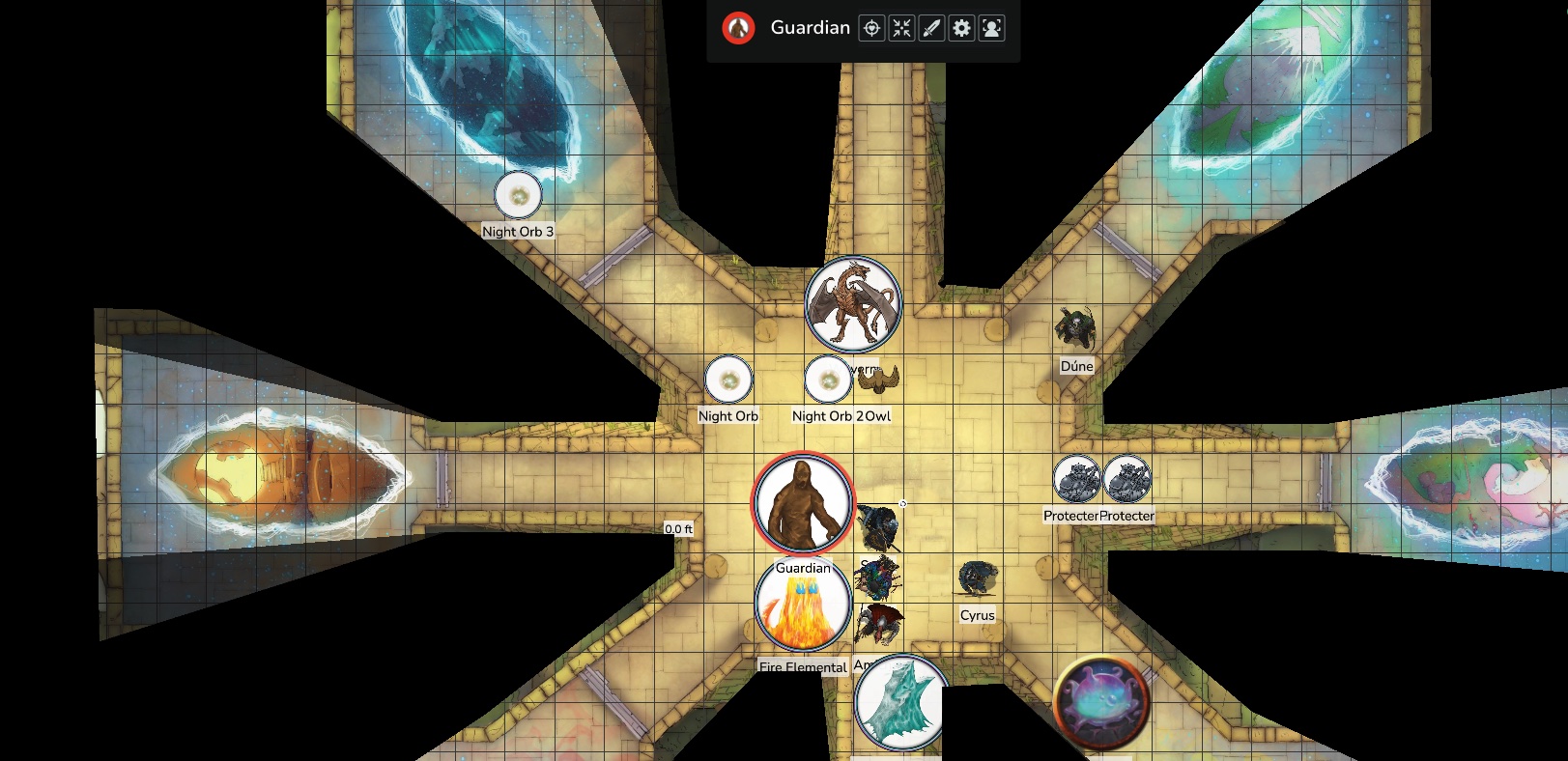Select the Cyrus character token
Image resolution: width=1568 pixels, height=761 pixels.
pos(977,580)
